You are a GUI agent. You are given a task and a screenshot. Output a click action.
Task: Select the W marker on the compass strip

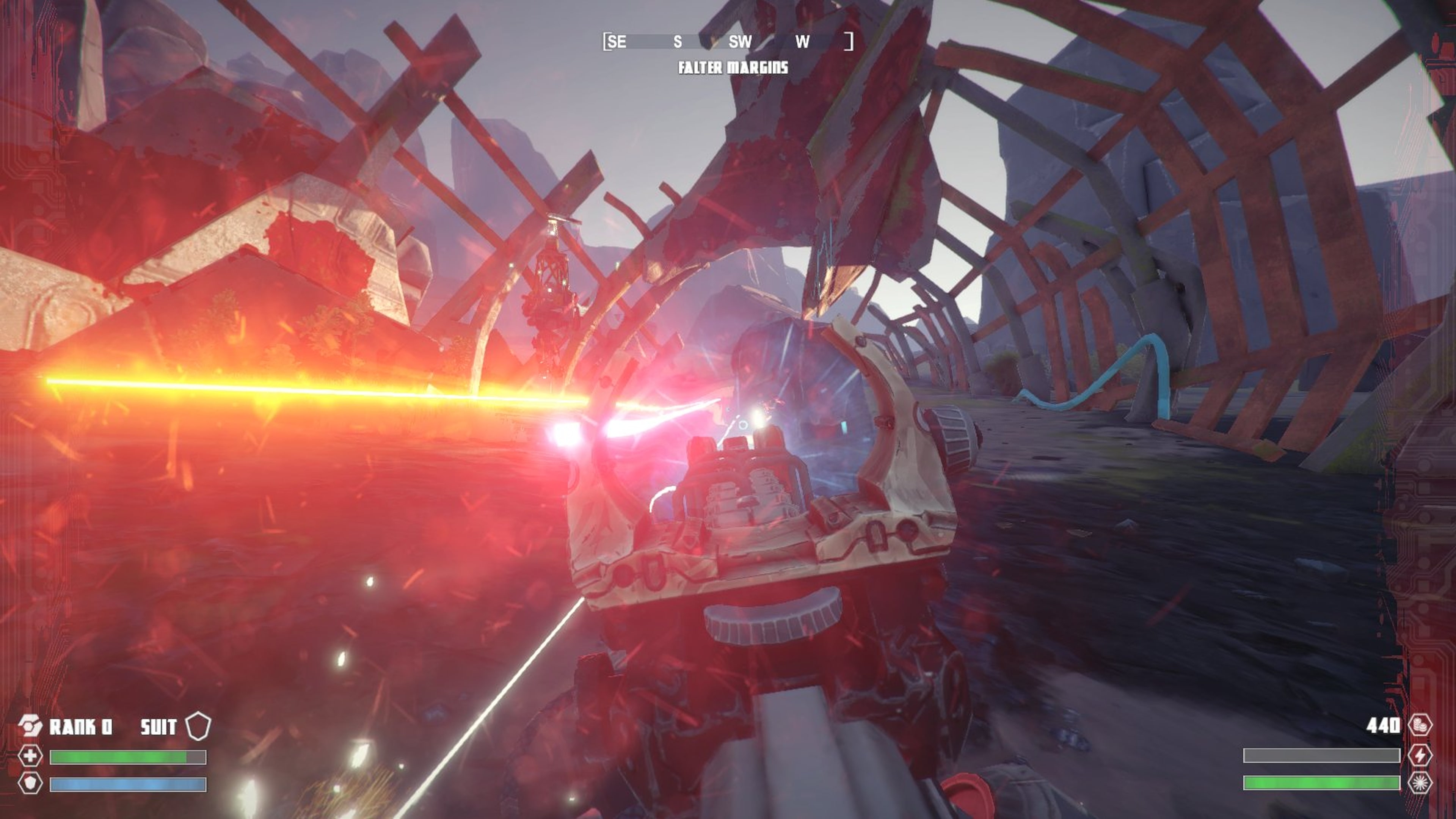(803, 41)
